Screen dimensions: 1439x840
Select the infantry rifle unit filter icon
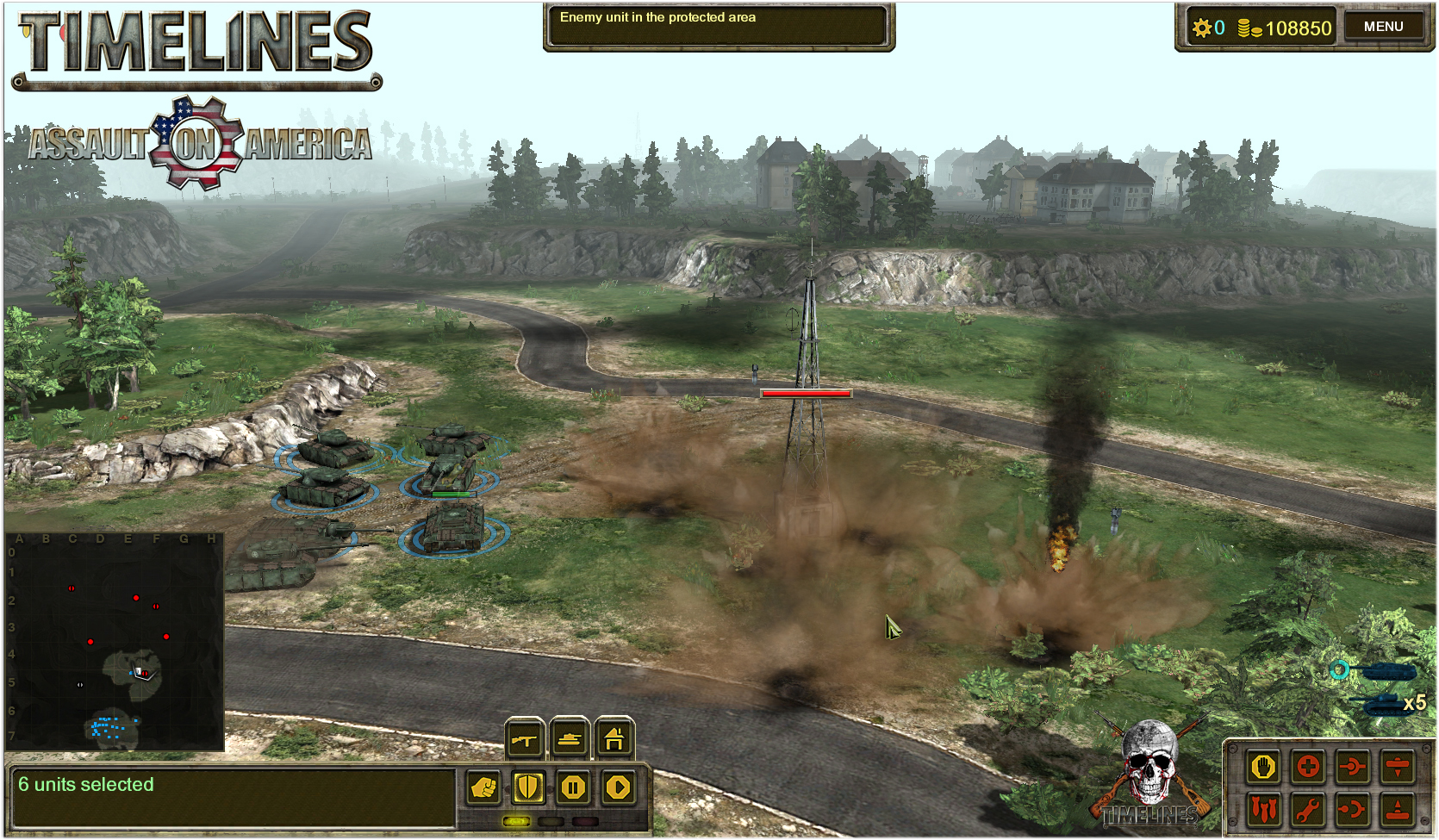click(x=524, y=739)
